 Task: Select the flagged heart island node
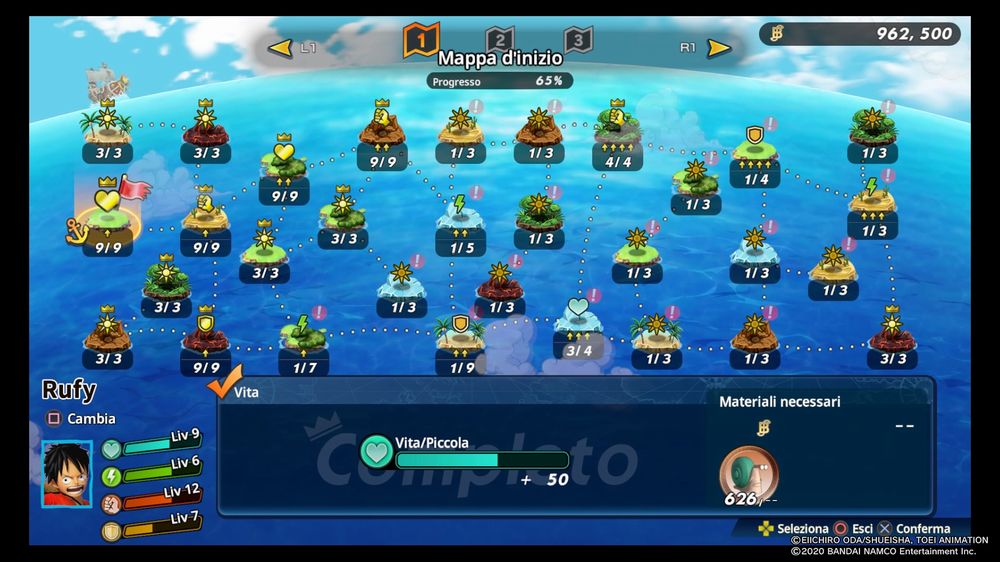108,207
